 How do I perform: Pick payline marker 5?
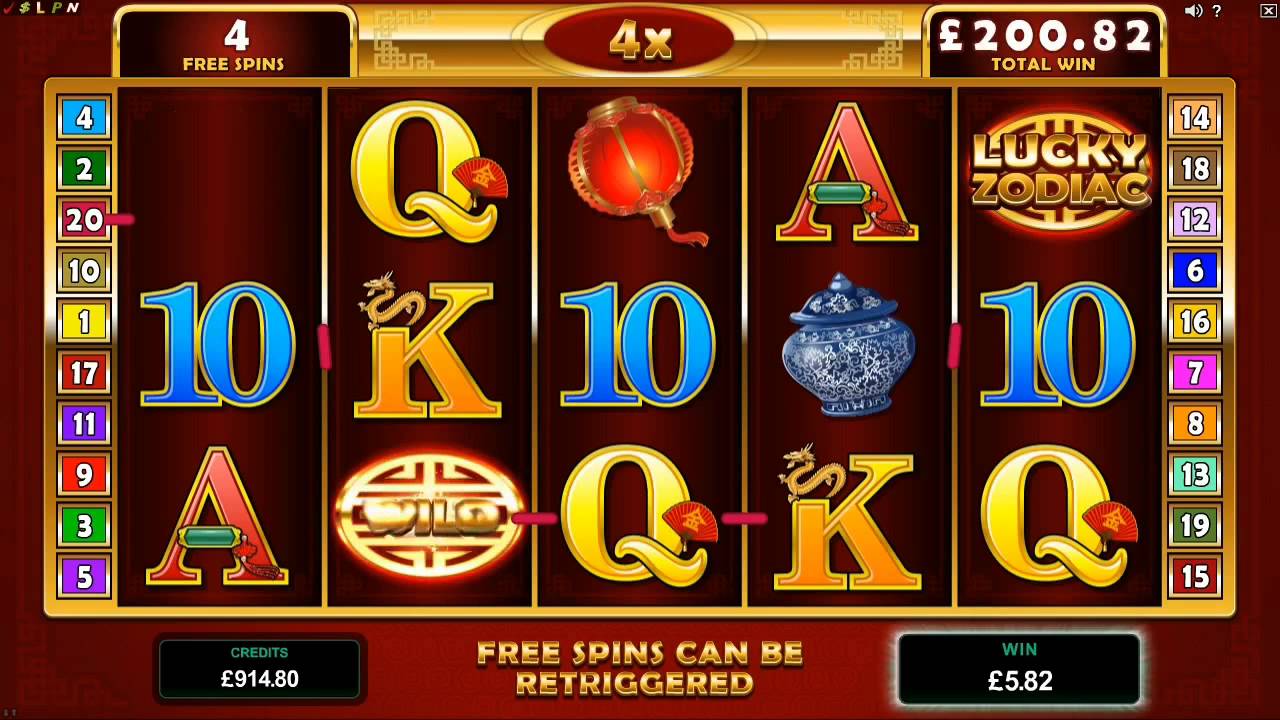click(x=84, y=577)
